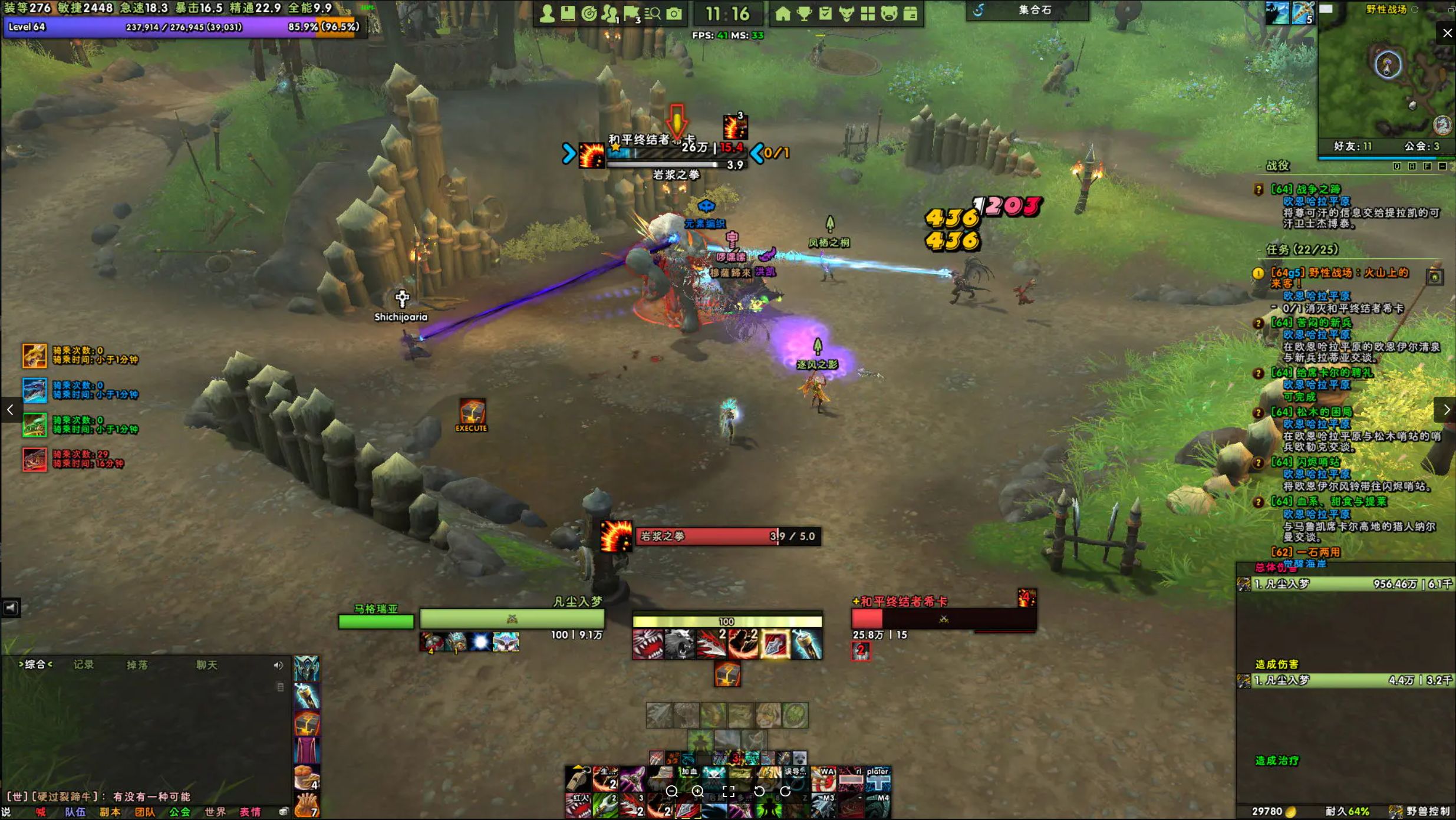Open the 战争之蹄 quest in the tracker
This screenshot has width=1456, height=820.
tap(1306, 189)
